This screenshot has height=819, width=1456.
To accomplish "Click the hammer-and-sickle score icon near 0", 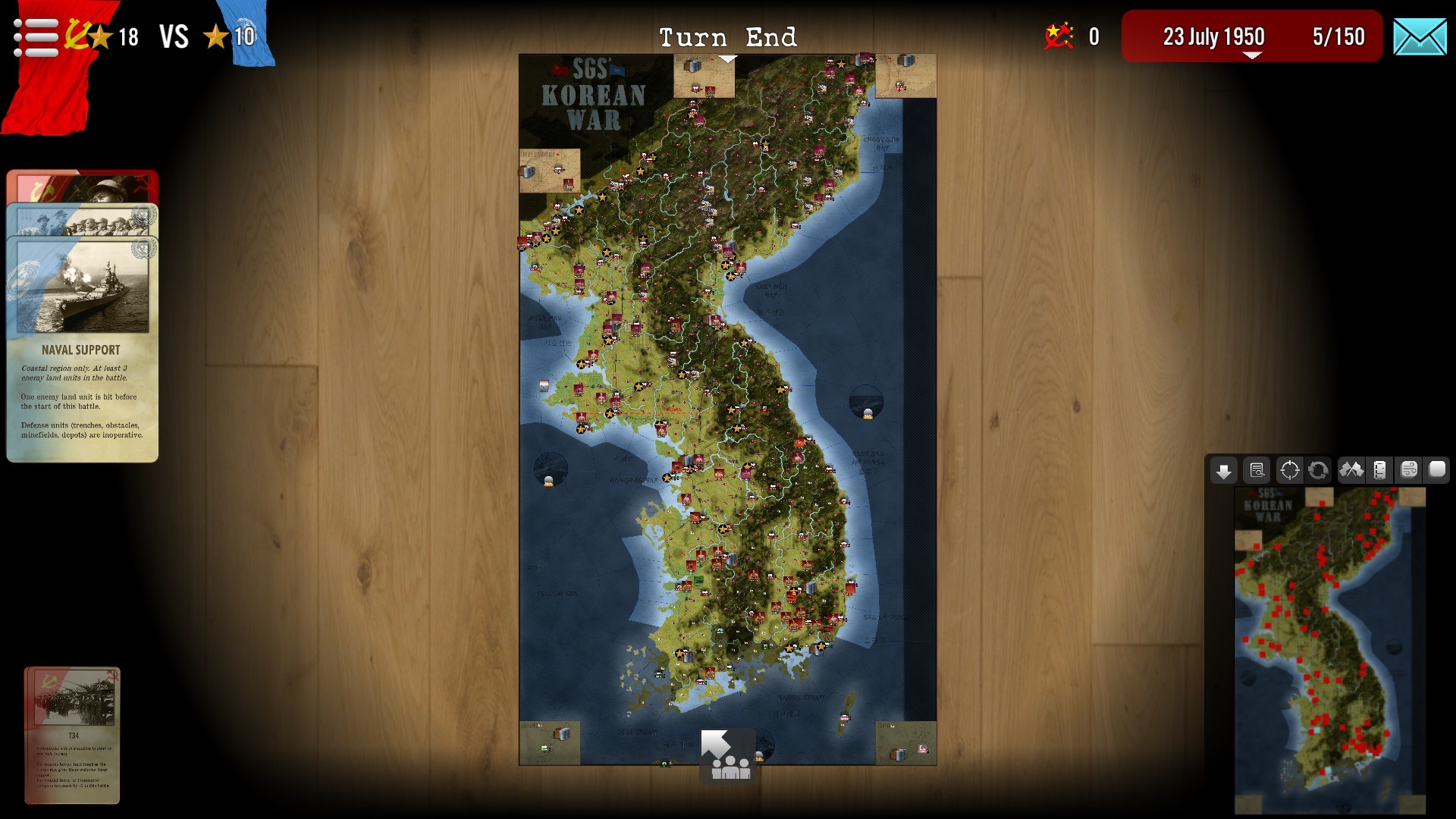I will [1059, 34].
